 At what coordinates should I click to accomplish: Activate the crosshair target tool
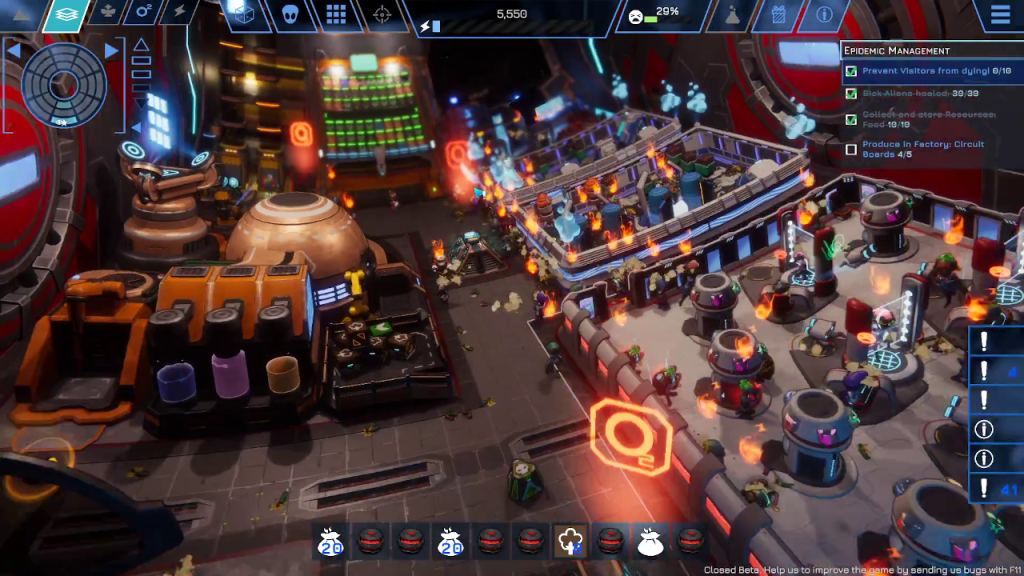click(x=381, y=14)
